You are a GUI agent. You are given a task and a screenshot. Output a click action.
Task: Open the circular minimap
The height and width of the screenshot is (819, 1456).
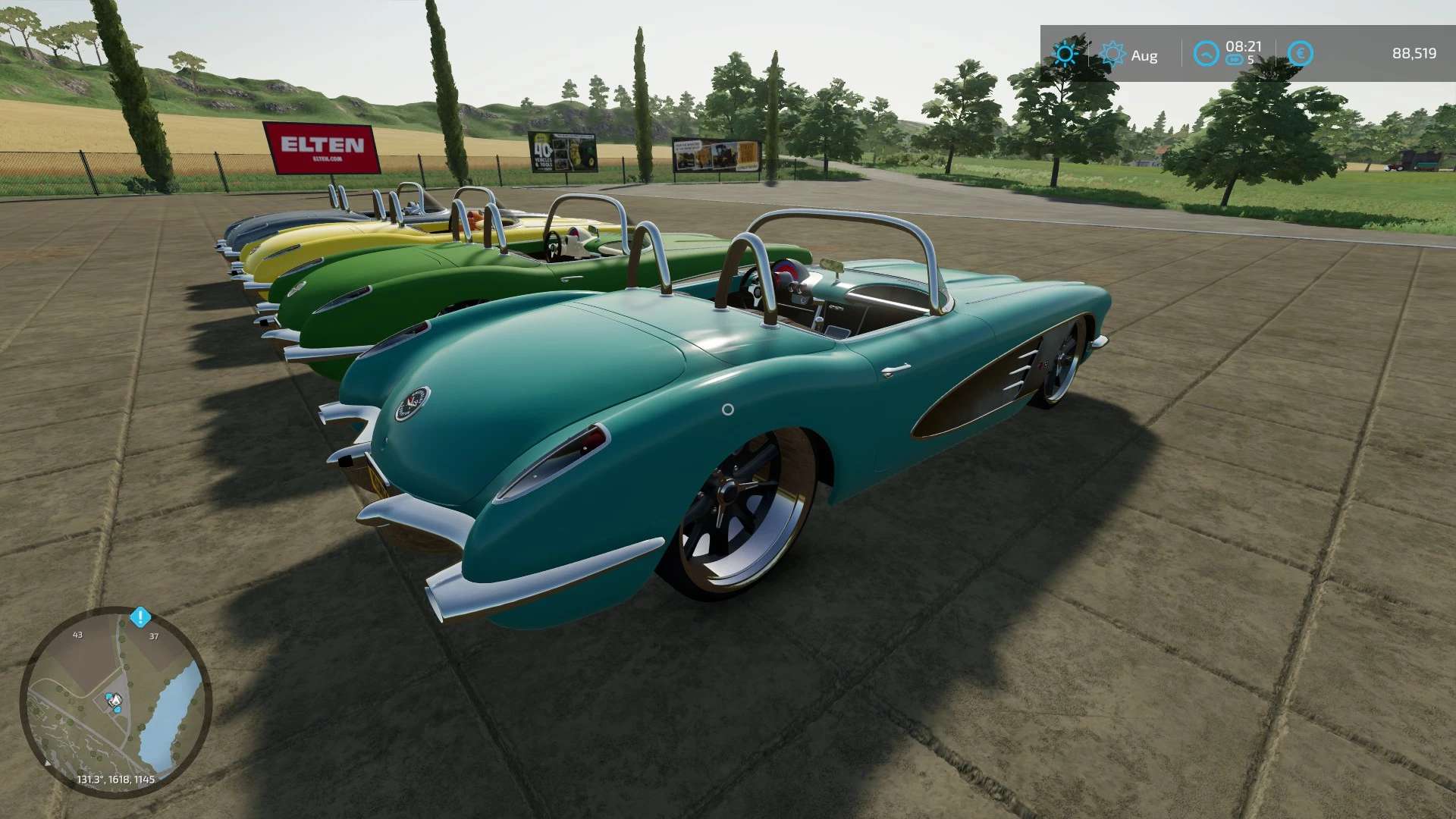(115, 702)
